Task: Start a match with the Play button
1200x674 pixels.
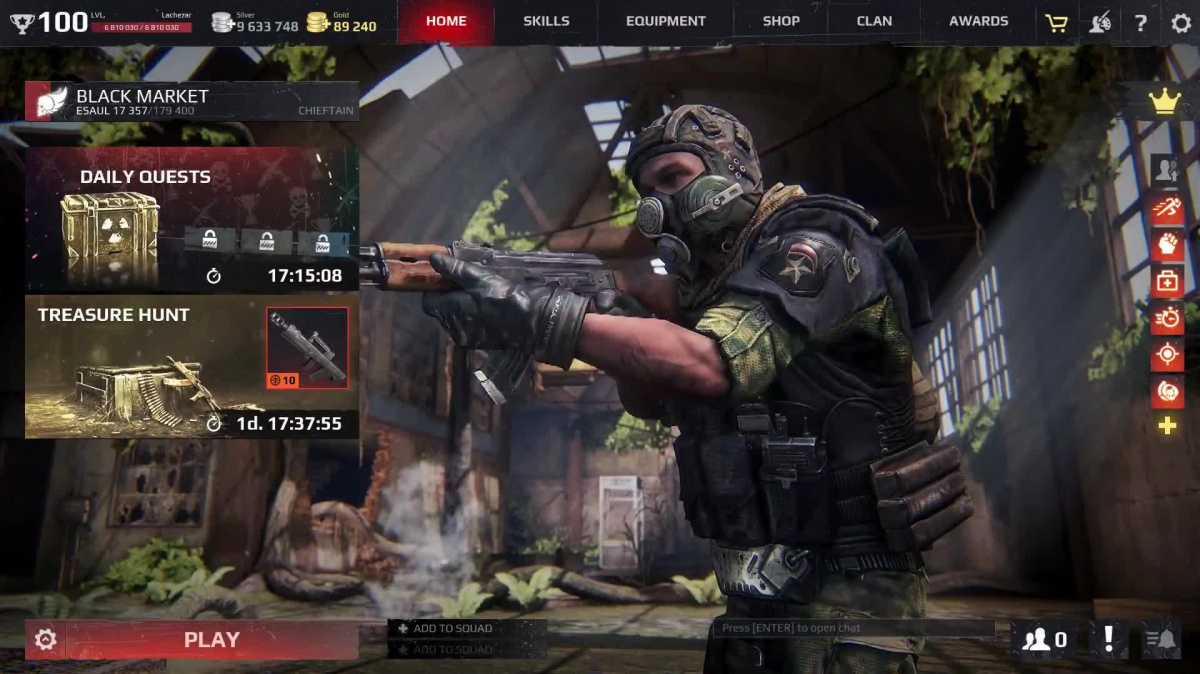Action: tap(212, 640)
